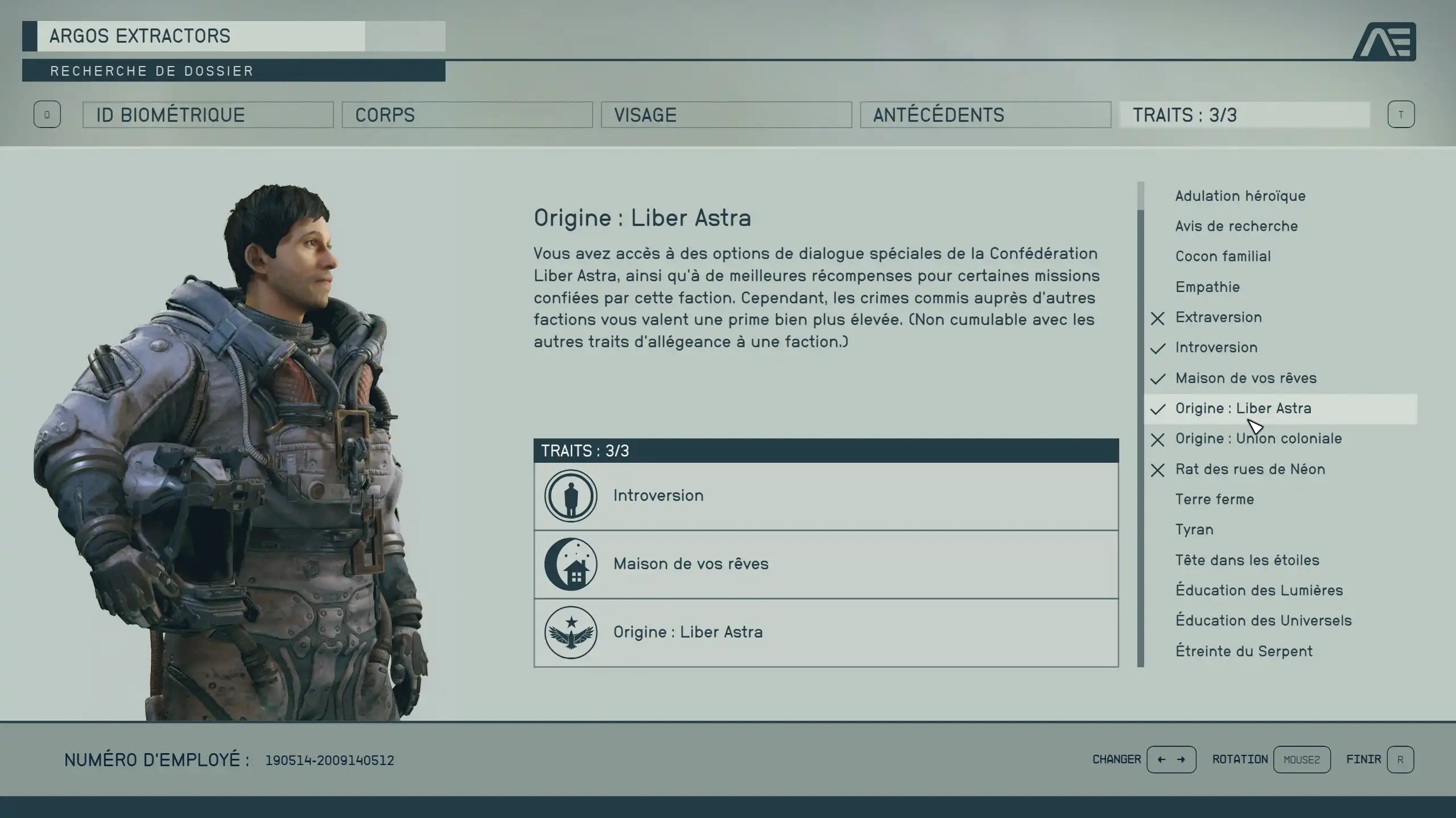The width and height of the screenshot is (1456, 818).
Task: Choose the Tête dans les étoiles trait
Action: point(1247,560)
